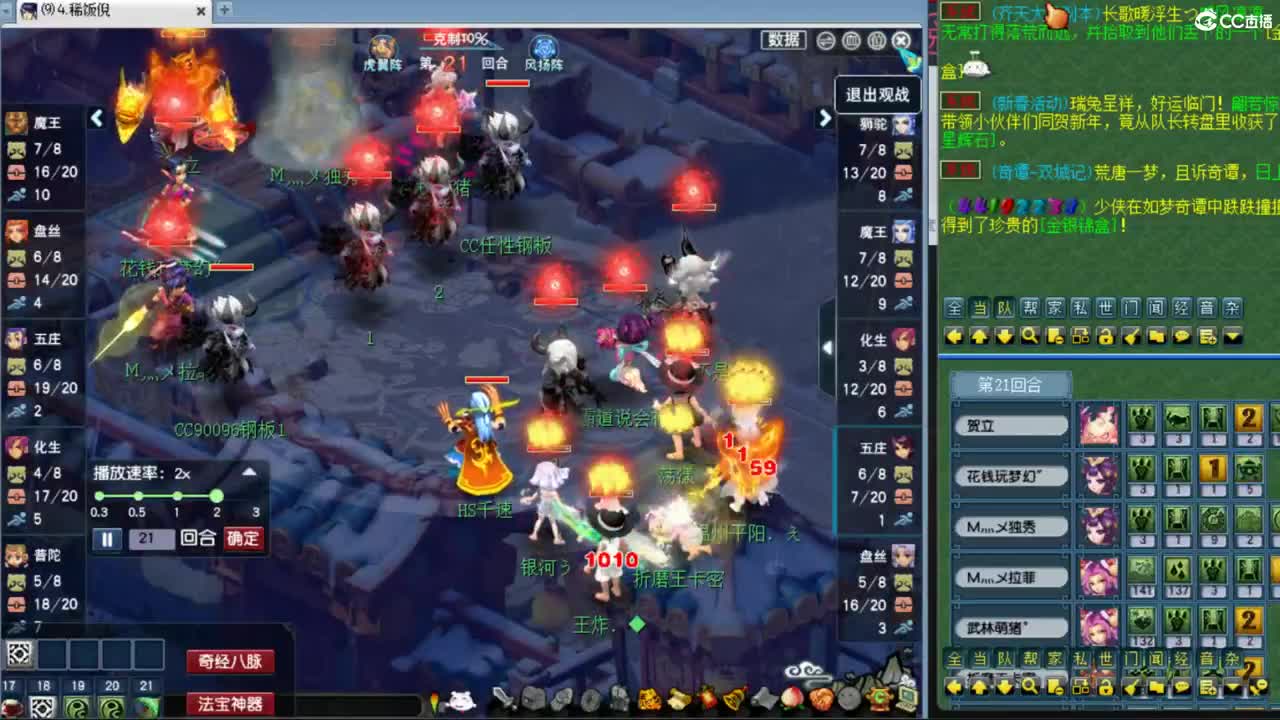Click the clear-chat broom icon

click(1130, 337)
